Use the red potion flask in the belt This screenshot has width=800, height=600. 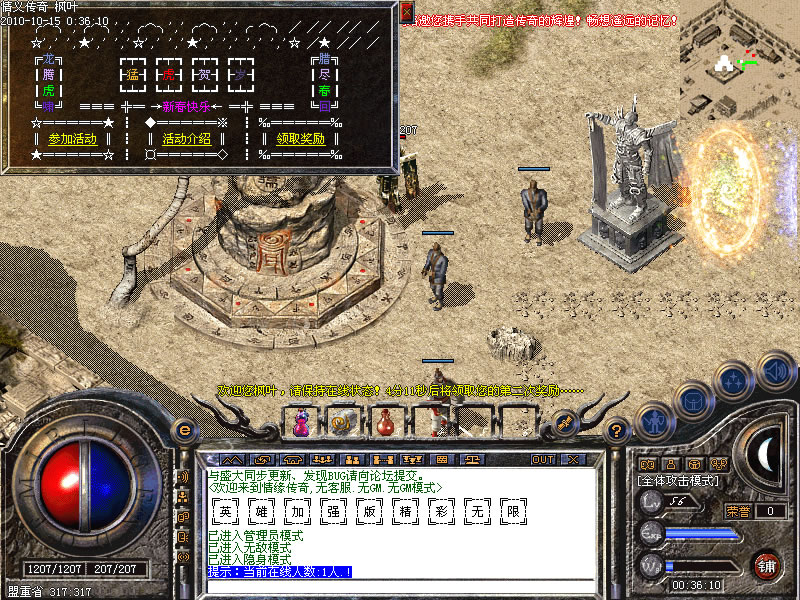384,425
